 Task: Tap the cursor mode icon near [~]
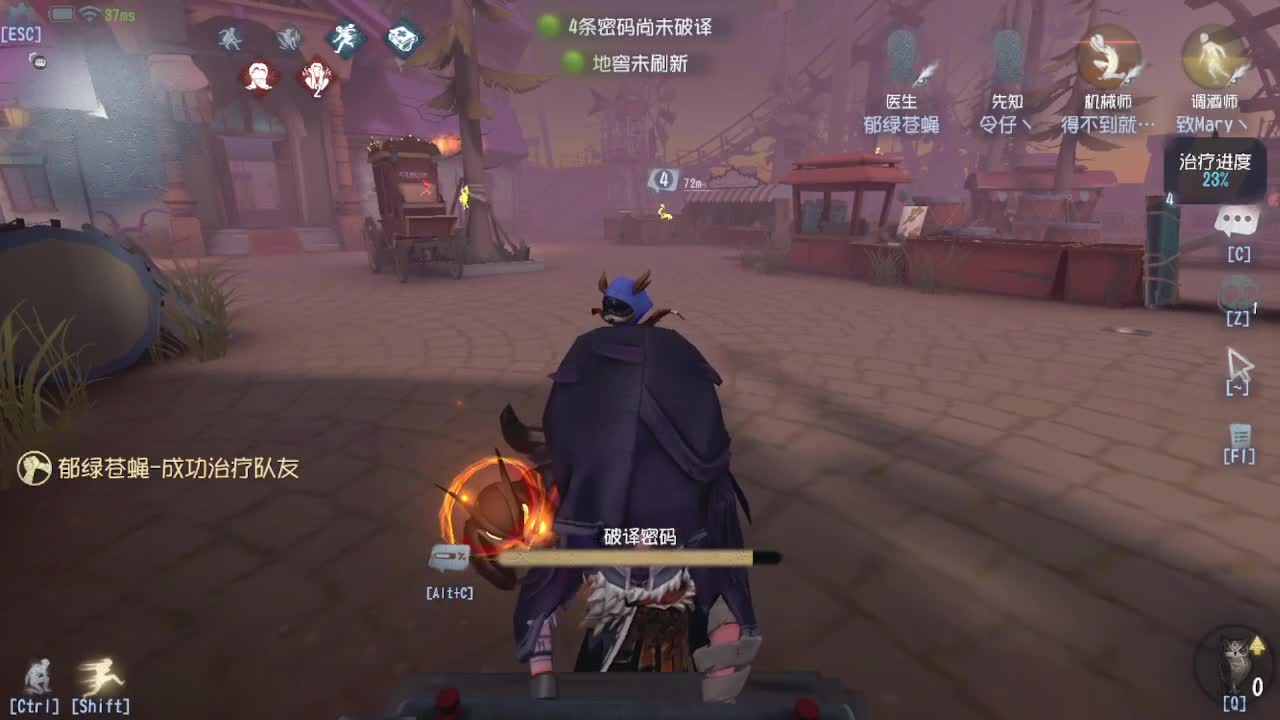pyautogui.click(x=1240, y=362)
